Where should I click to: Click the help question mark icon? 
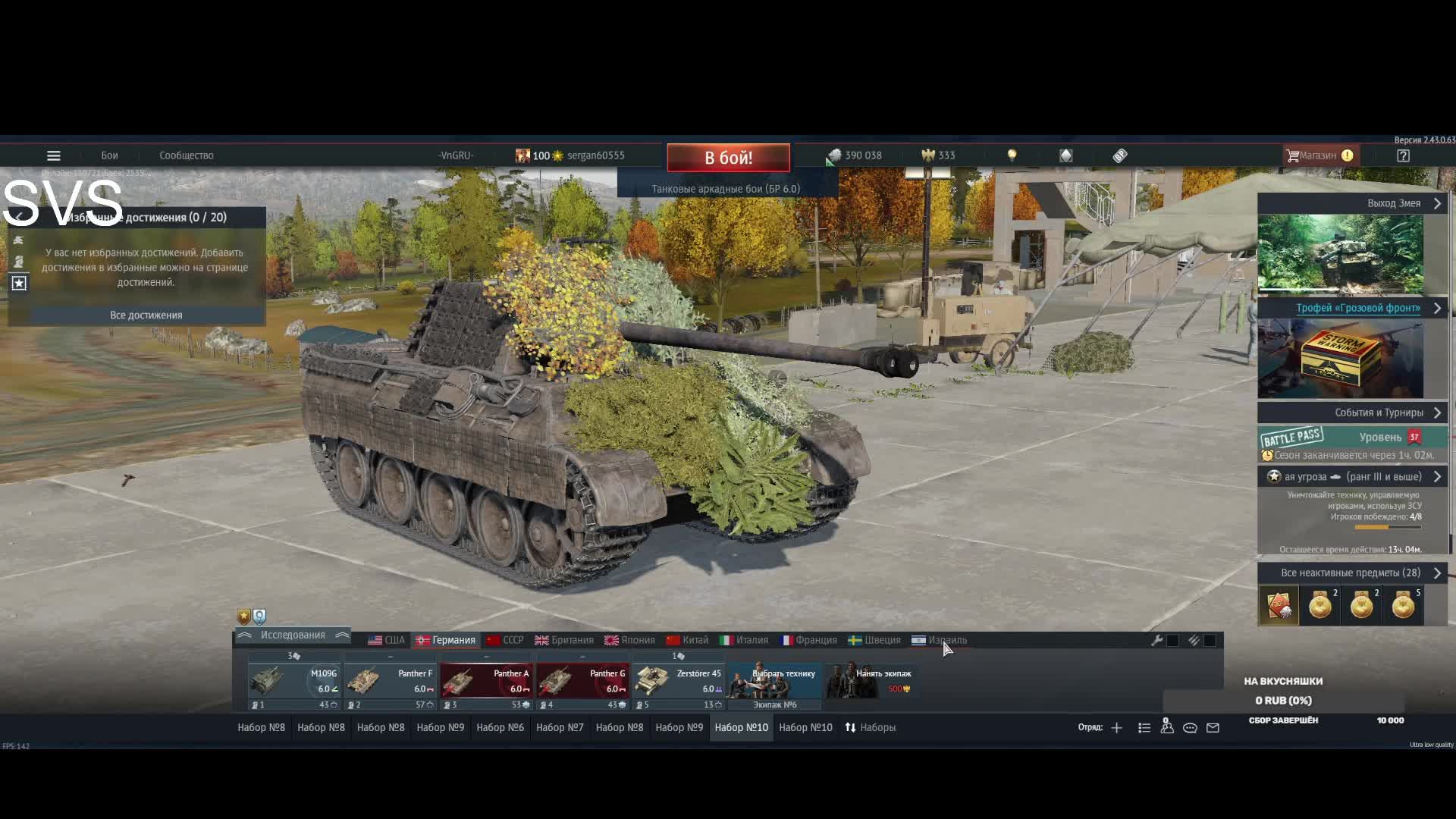click(x=1403, y=155)
